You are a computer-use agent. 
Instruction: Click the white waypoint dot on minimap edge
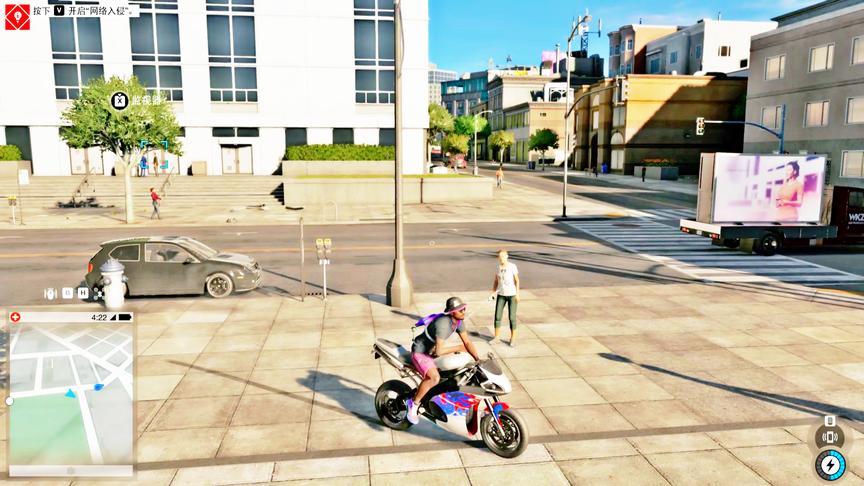(9, 401)
